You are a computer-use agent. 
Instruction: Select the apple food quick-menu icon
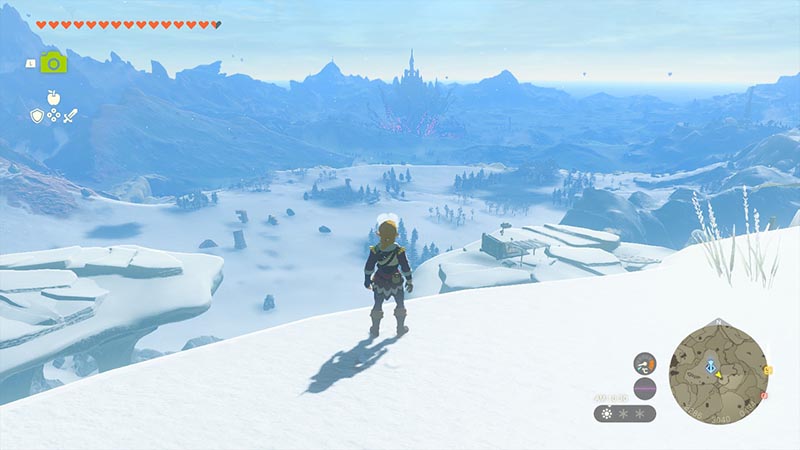53,97
